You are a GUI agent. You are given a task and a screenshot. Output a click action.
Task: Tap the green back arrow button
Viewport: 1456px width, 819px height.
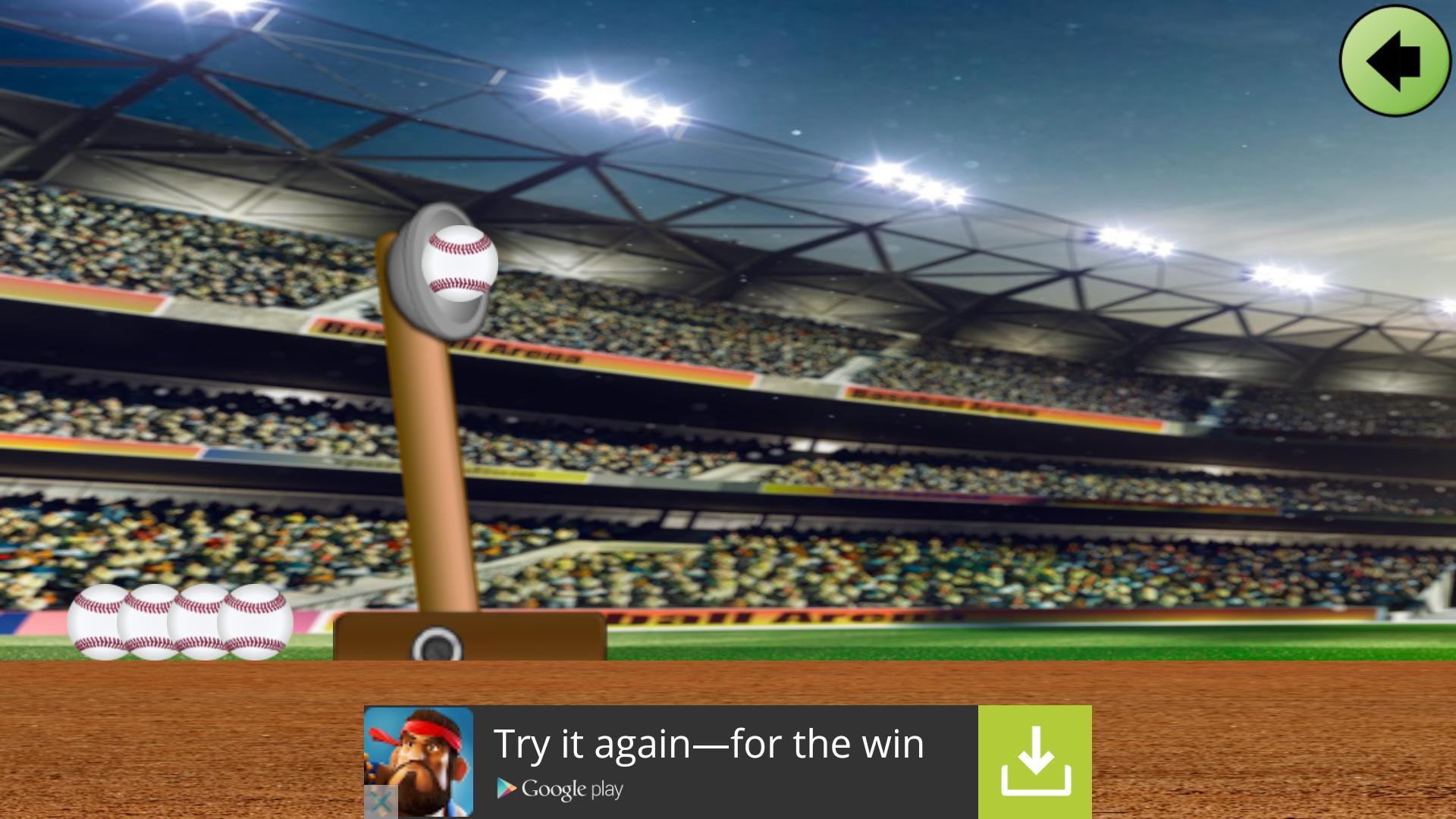tap(1394, 62)
